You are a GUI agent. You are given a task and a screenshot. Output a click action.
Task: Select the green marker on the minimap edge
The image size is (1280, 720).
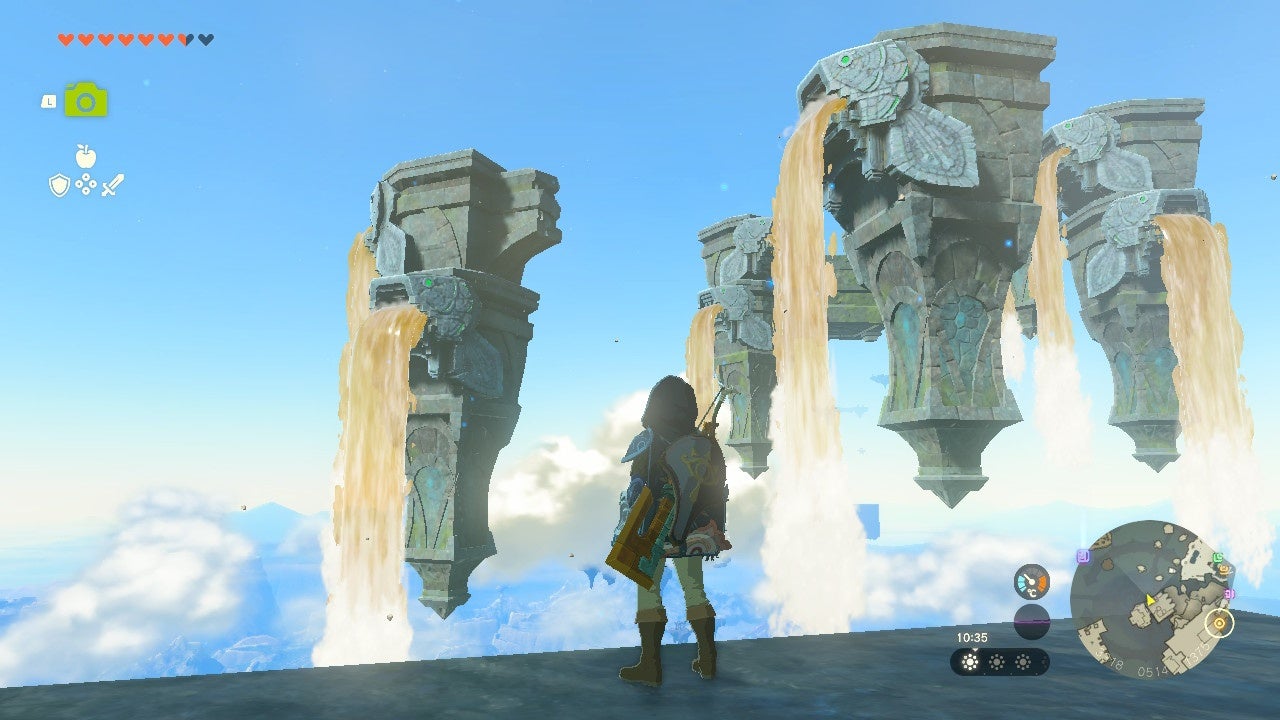(x=1217, y=558)
